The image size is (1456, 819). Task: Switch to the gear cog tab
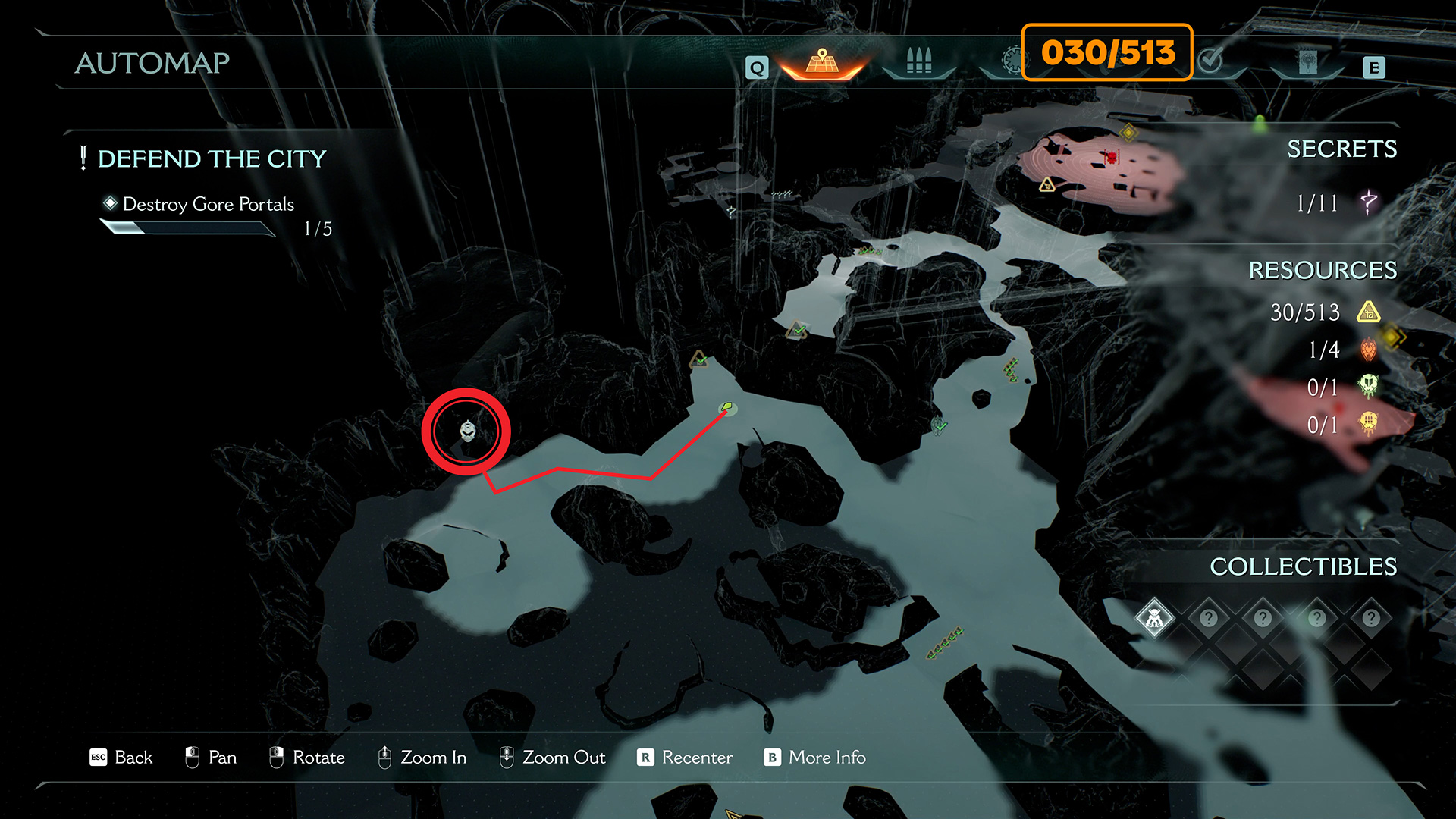(x=1012, y=61)
